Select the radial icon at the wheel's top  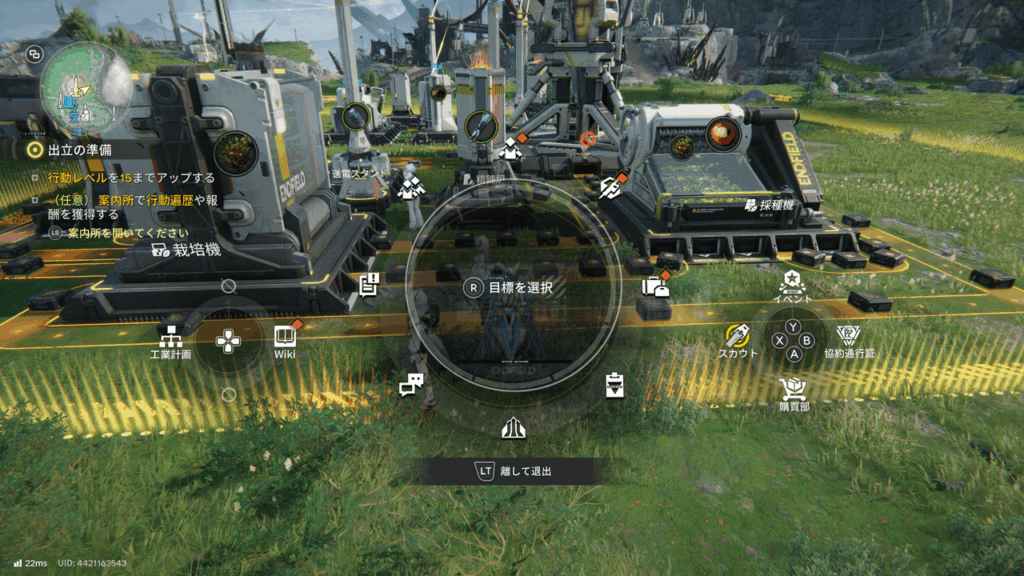pos(511,150)
